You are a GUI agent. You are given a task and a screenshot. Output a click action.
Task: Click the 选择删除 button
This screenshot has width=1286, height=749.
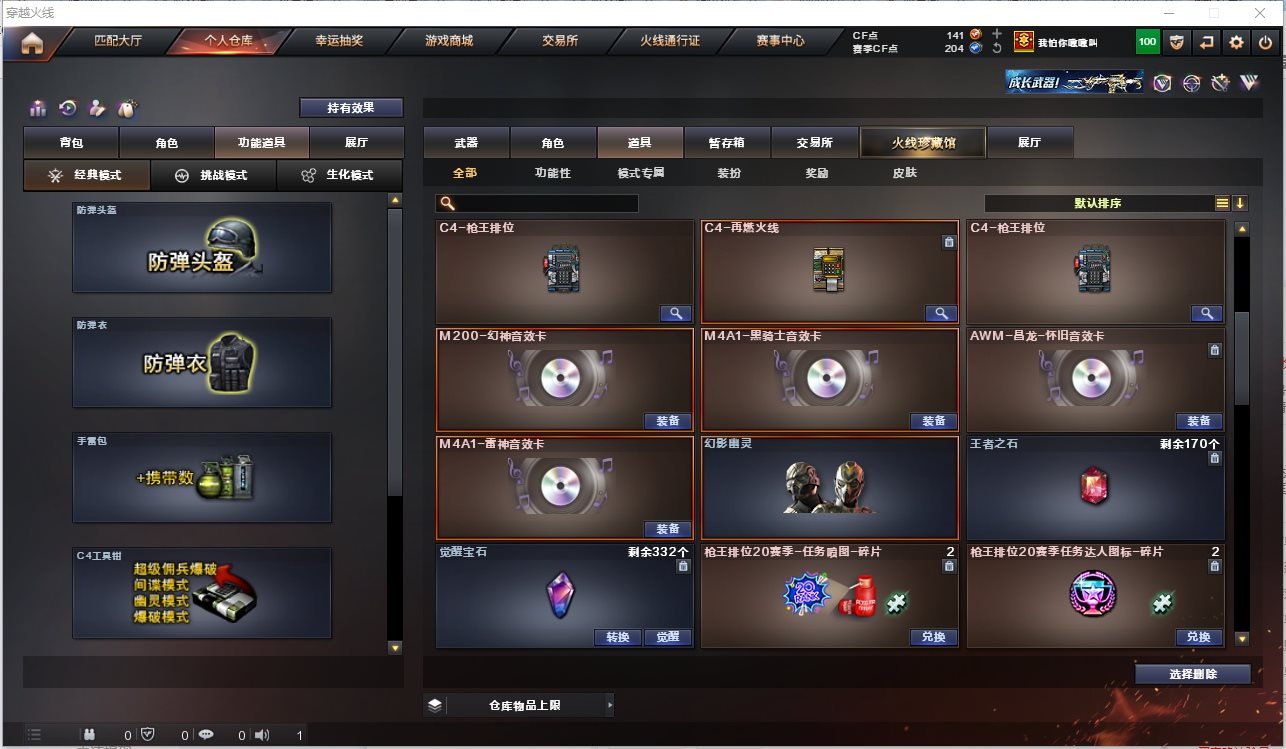pyautogui.click(x=1192, y=674)
